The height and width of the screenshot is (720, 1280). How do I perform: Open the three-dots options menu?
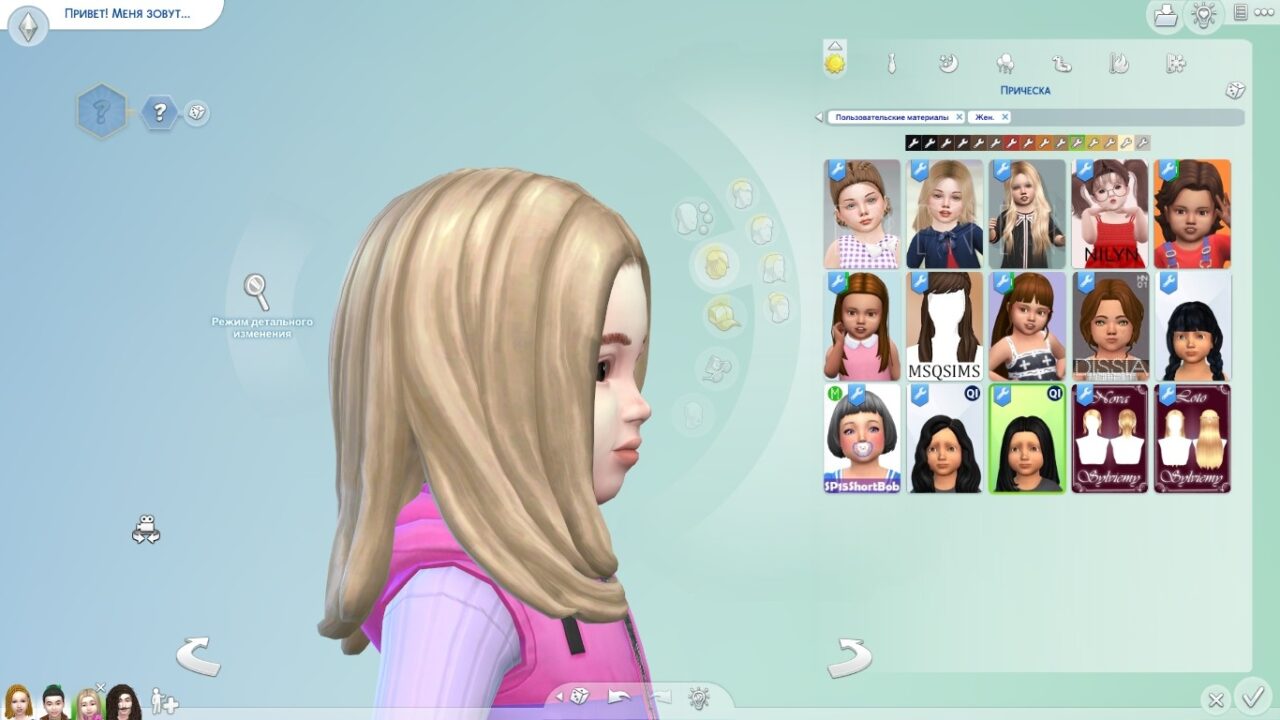point(1262,13)
